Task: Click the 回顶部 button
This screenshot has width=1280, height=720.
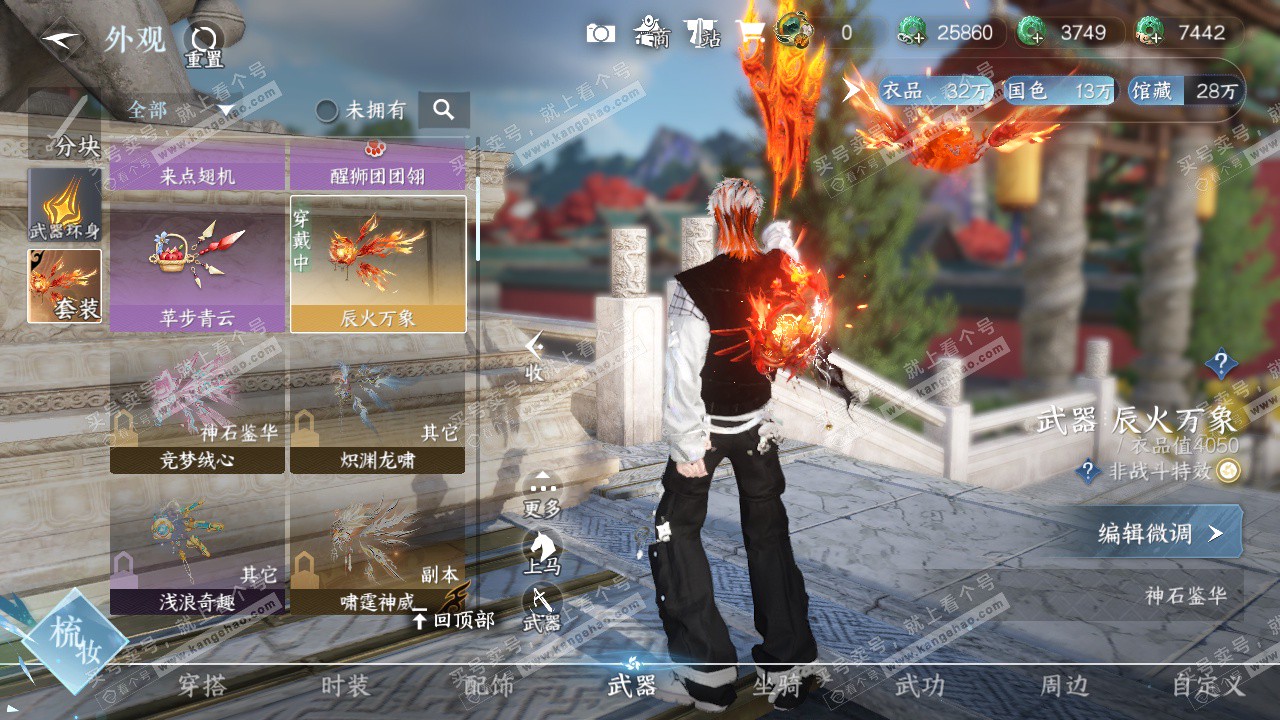Action: pyautogui.click(x=454, y=620)
